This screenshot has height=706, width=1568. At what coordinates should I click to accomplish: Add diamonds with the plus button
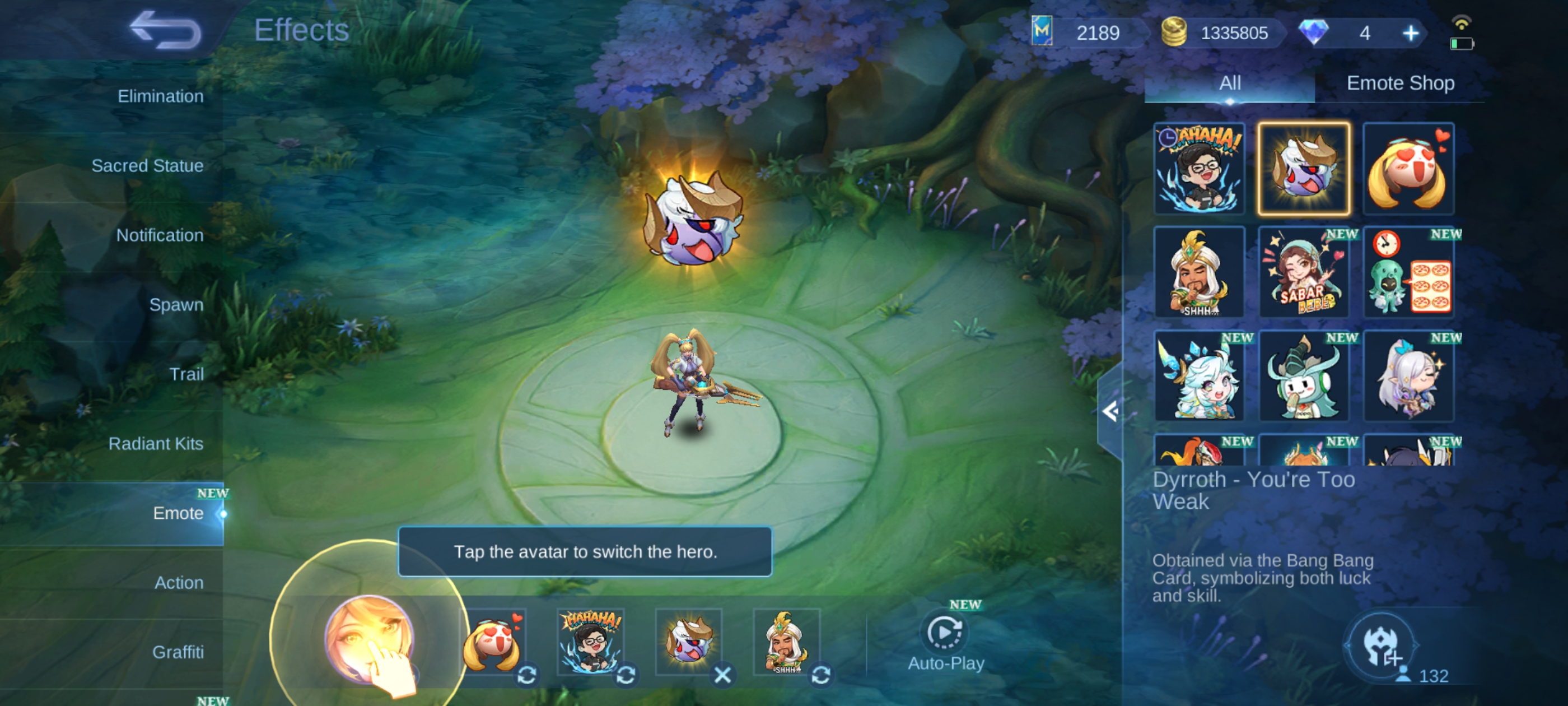click(1410, 33)
